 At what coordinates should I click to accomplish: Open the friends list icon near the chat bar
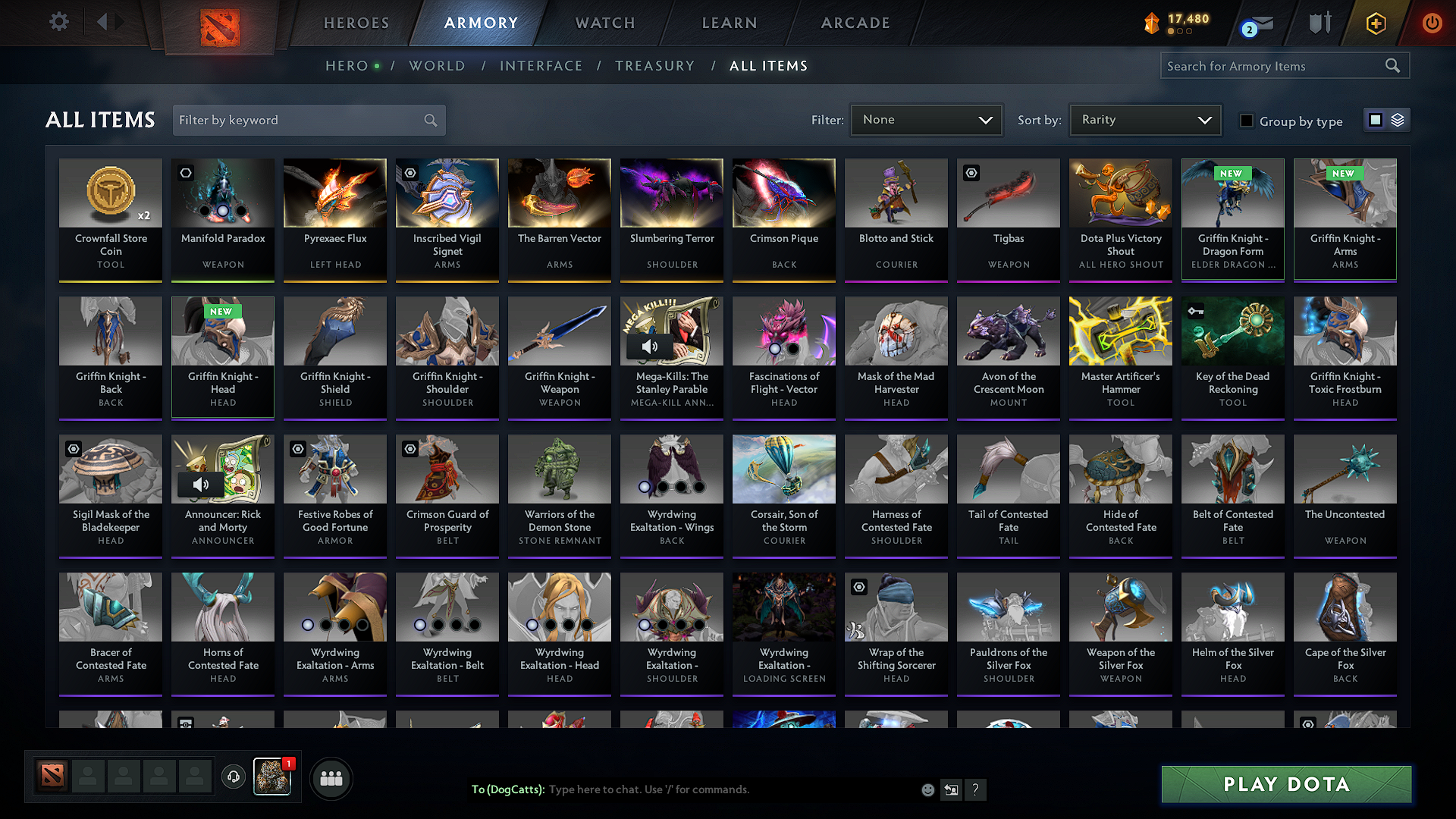pyautogui.click(x=332, y=777)
